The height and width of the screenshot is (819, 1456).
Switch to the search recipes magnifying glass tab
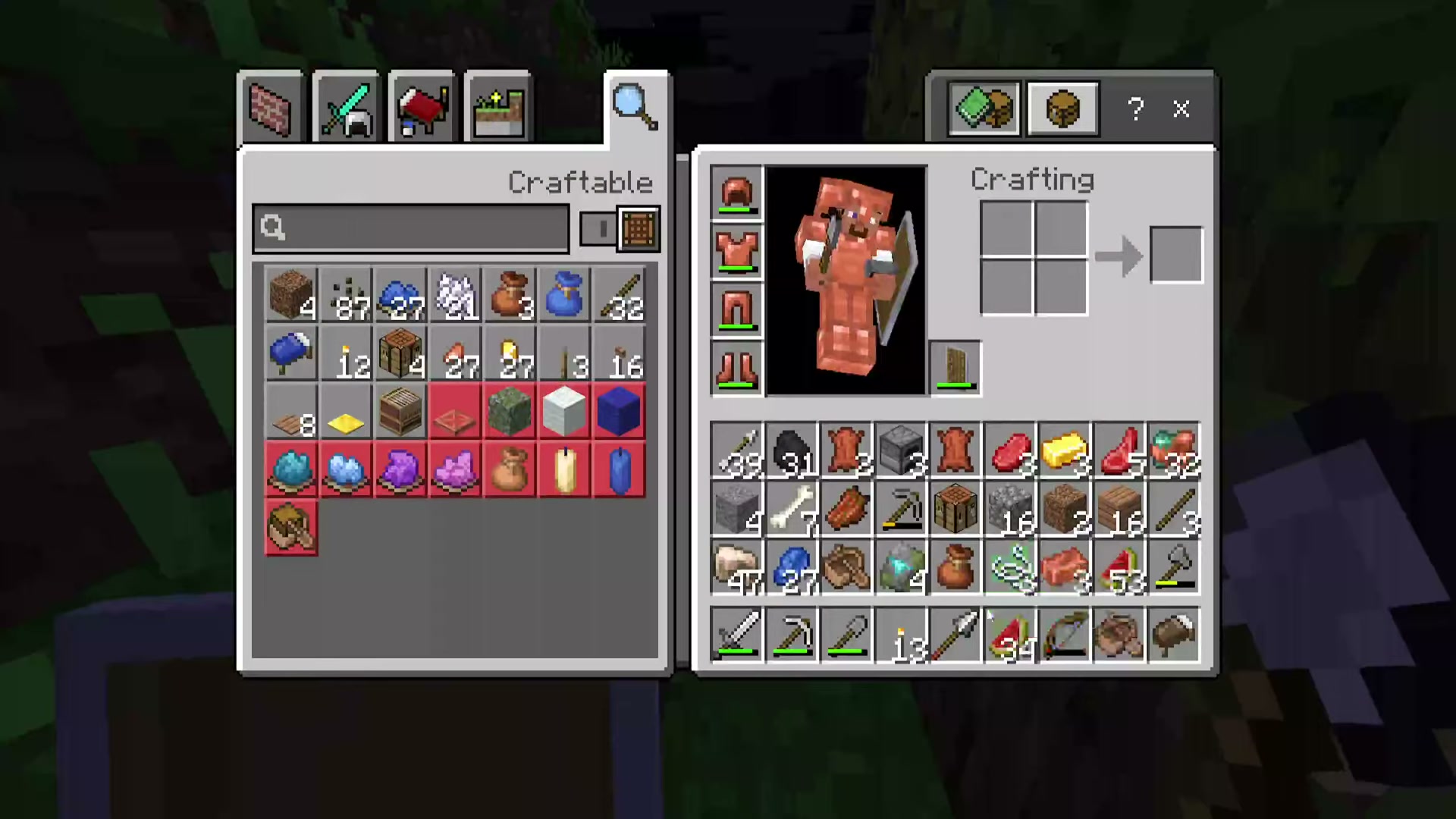[634, 106]
